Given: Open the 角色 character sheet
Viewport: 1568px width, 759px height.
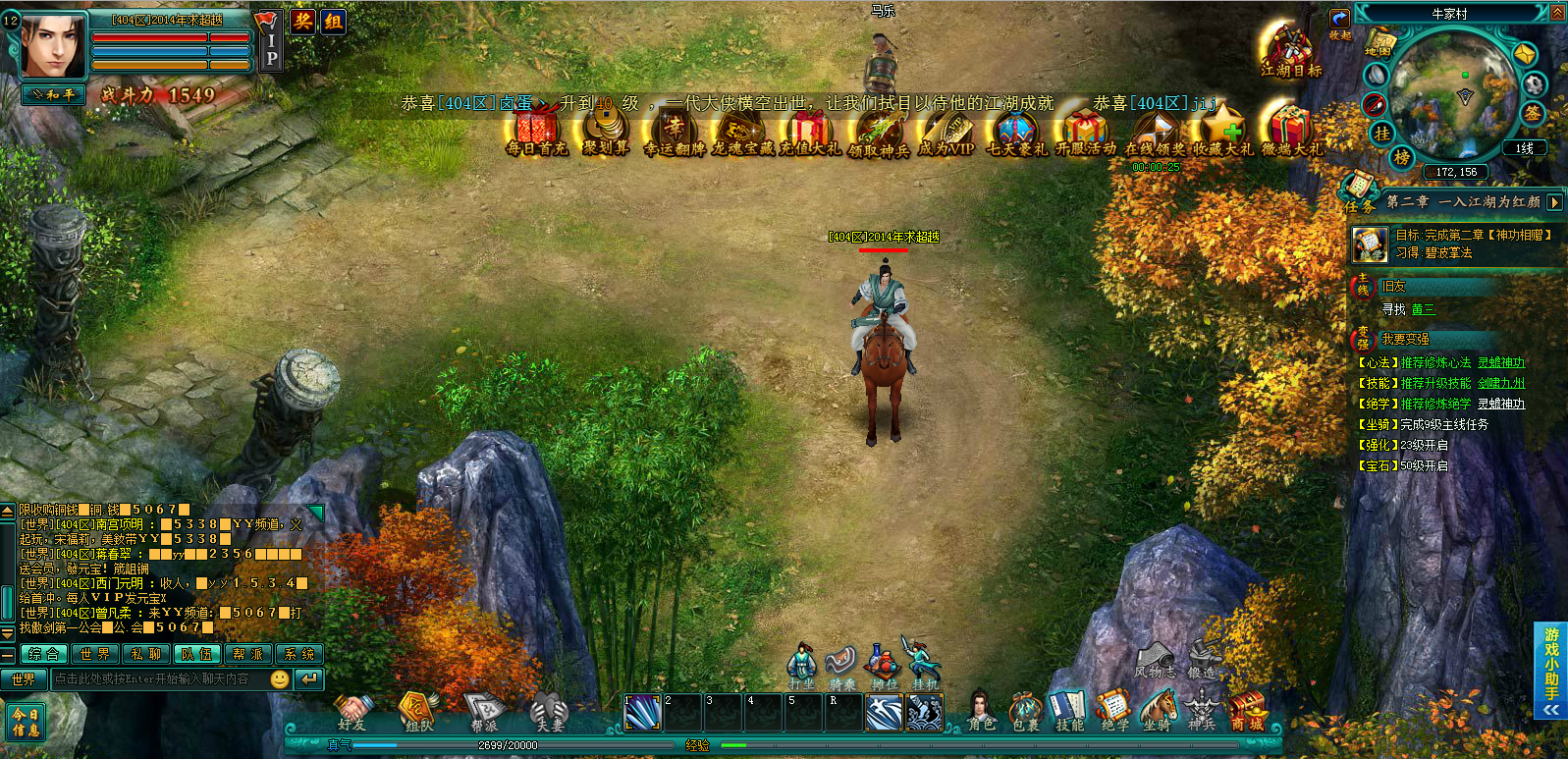Looking at the screenshot, I should click(981, 709).
